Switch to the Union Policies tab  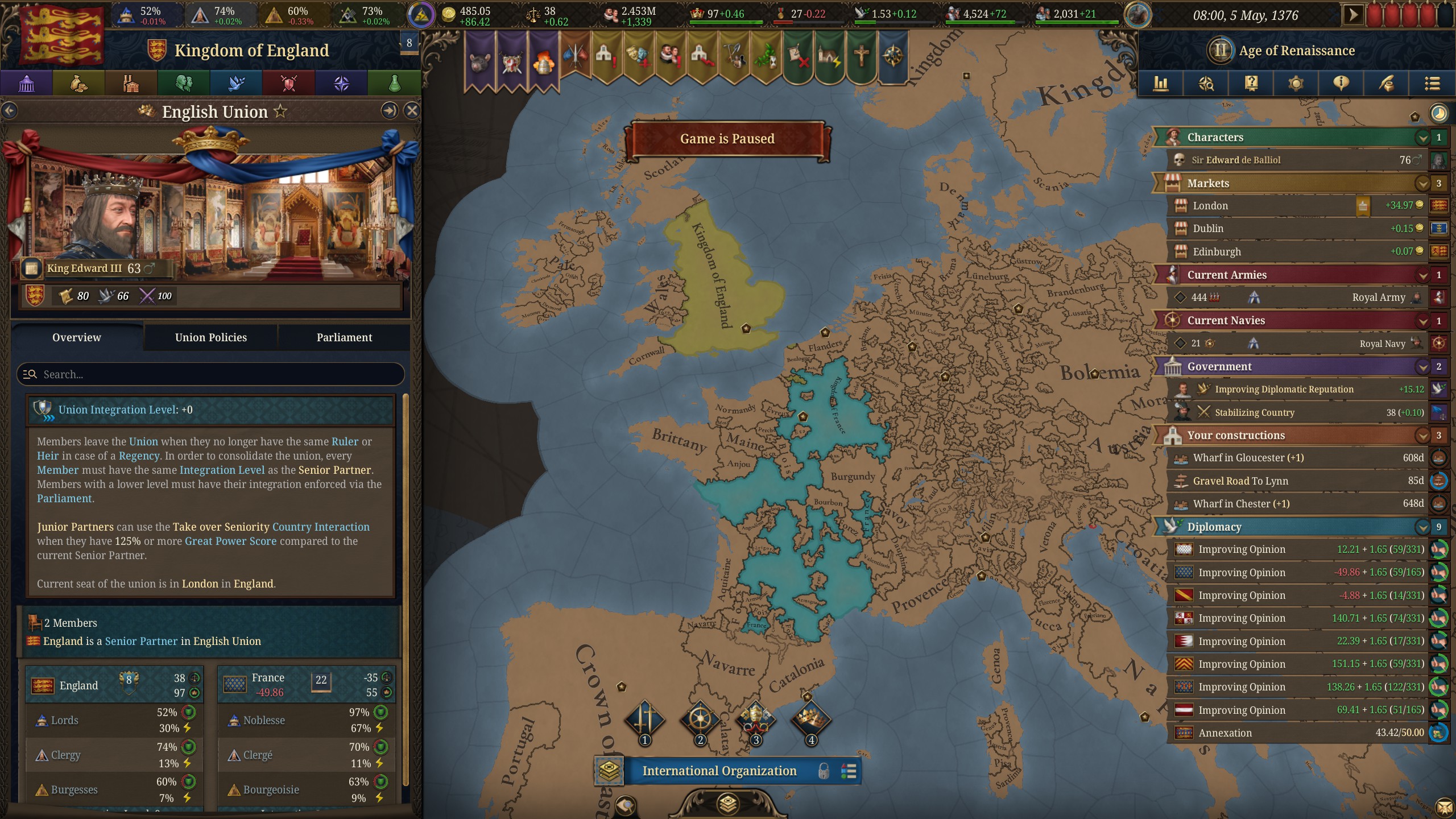point(210,337)
